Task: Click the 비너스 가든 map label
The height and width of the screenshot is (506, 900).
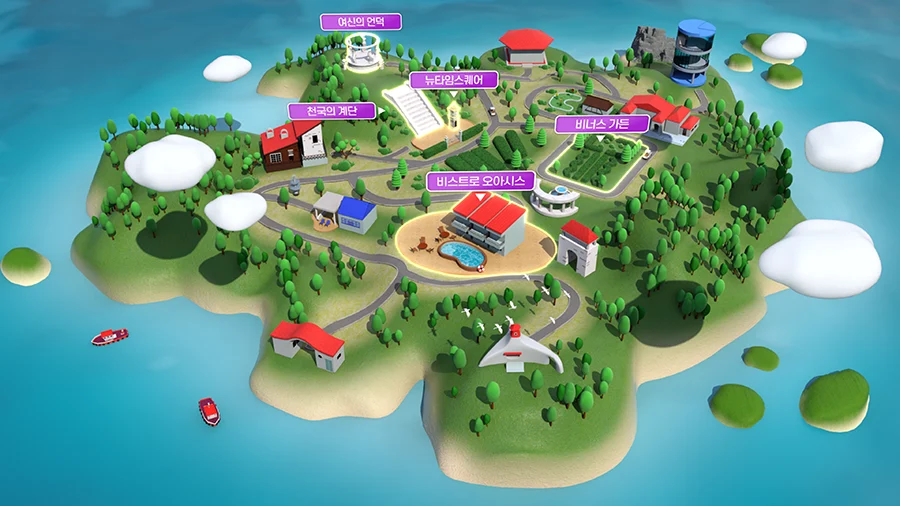Action: point(603,124)
